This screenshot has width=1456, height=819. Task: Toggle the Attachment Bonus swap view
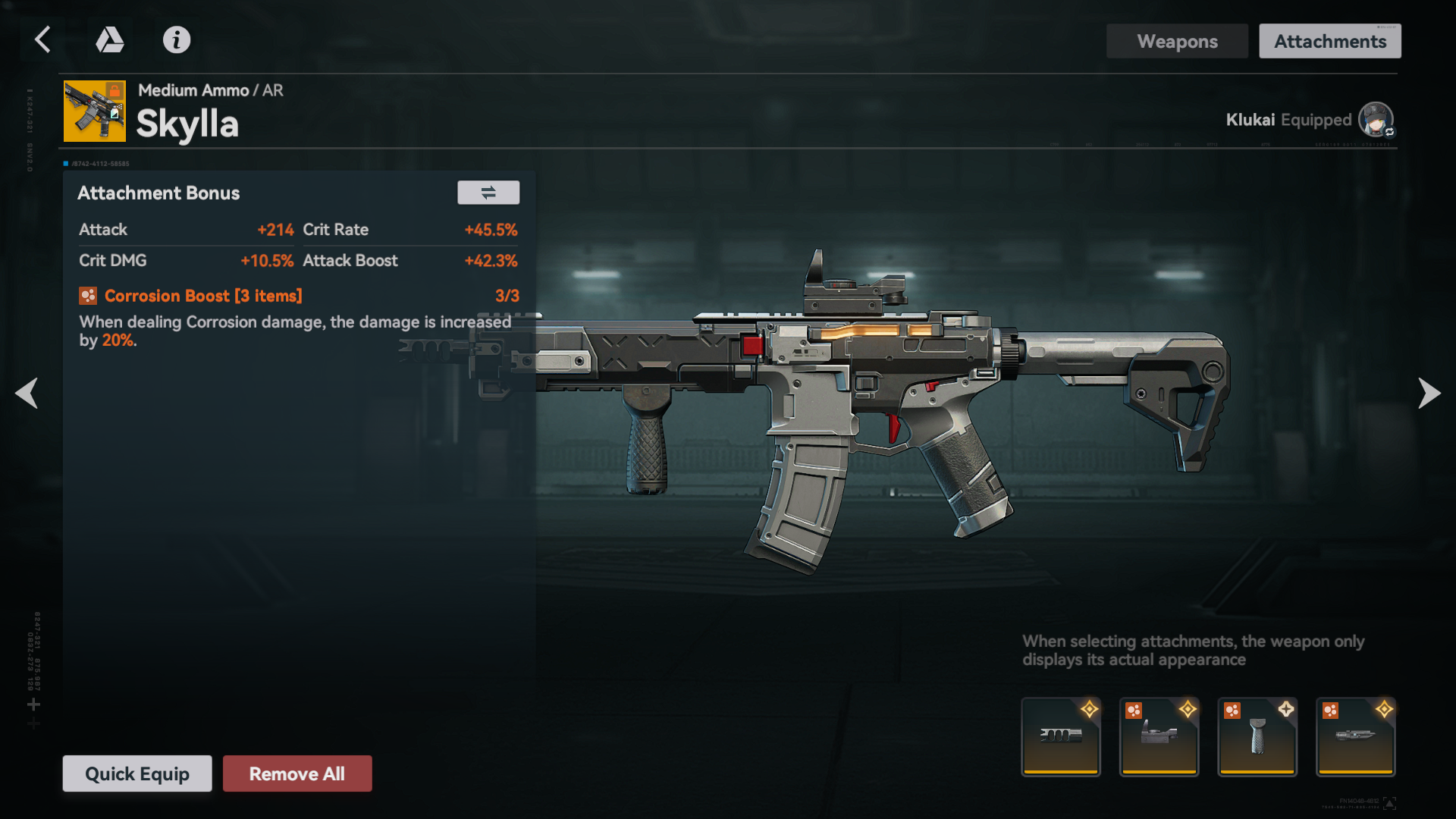click(x=488, y=193)
